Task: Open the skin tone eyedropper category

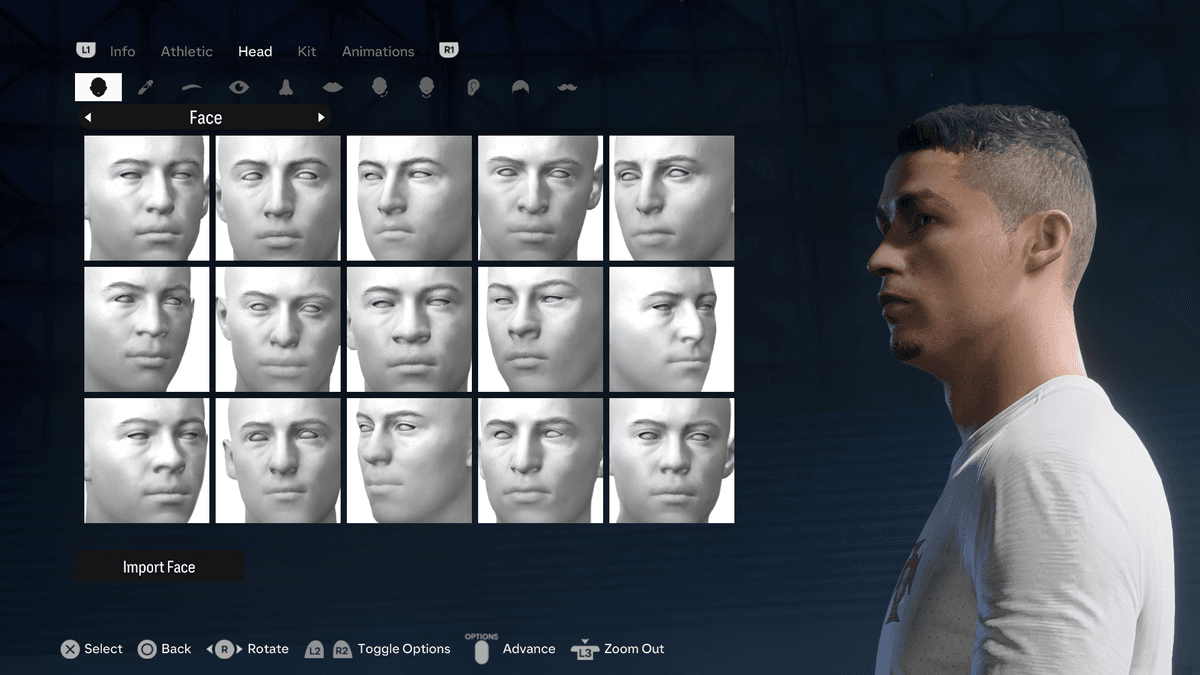Action: 145,87
